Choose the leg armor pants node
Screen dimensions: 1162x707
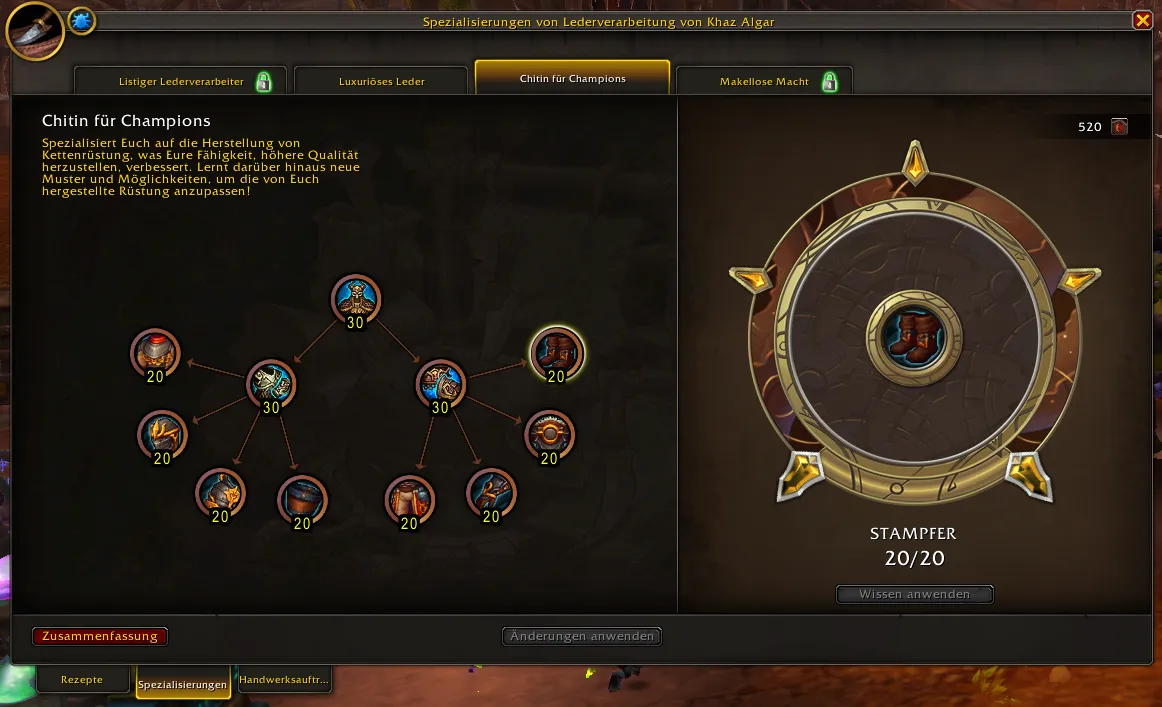(409, 499)
